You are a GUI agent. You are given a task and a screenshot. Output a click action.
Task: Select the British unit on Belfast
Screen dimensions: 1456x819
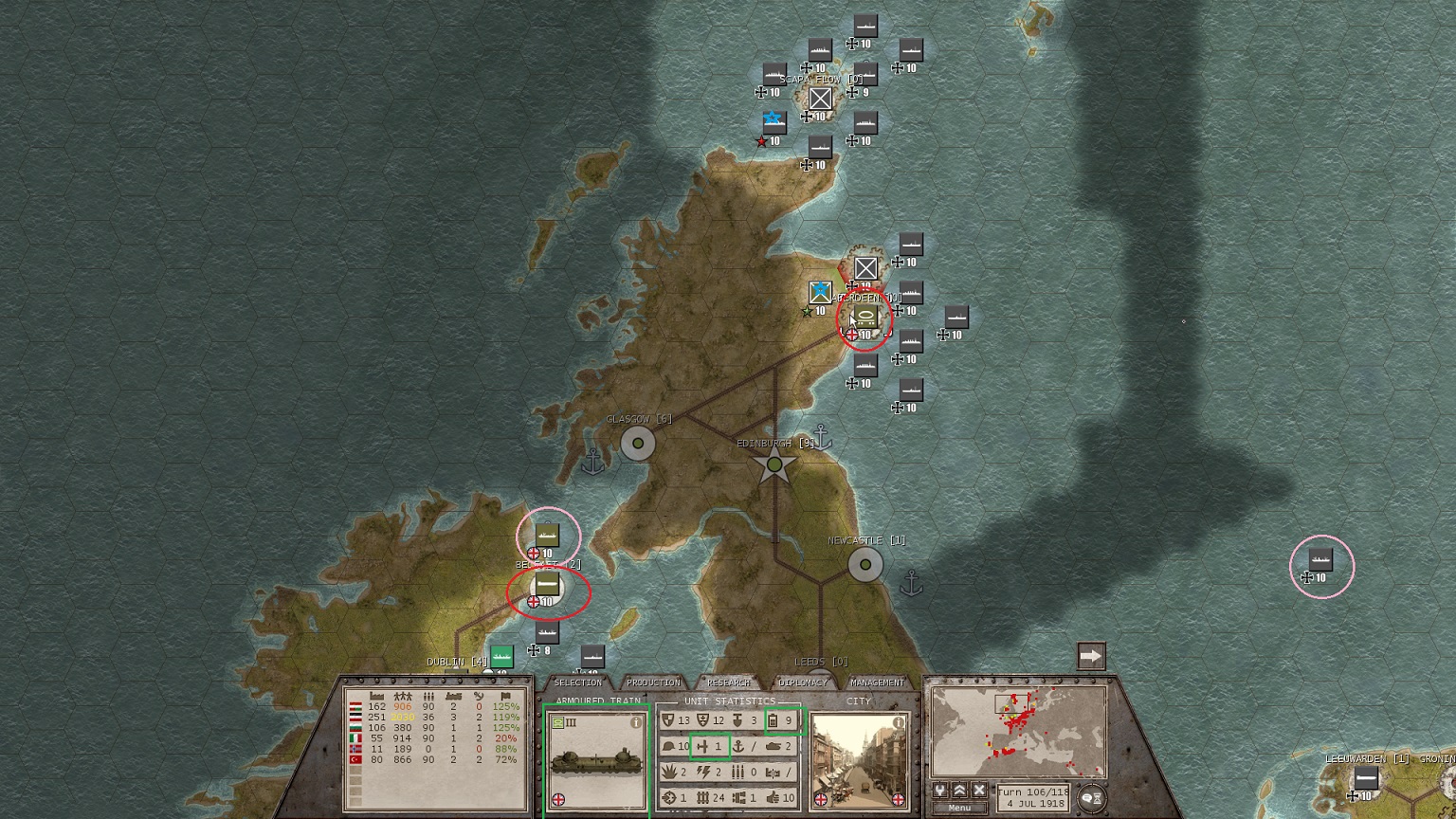[547, 585]
